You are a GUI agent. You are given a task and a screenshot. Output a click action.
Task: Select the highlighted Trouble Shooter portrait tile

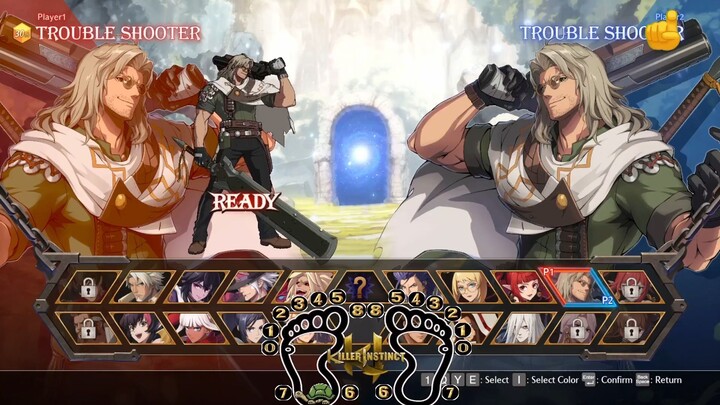click(573, 288)
